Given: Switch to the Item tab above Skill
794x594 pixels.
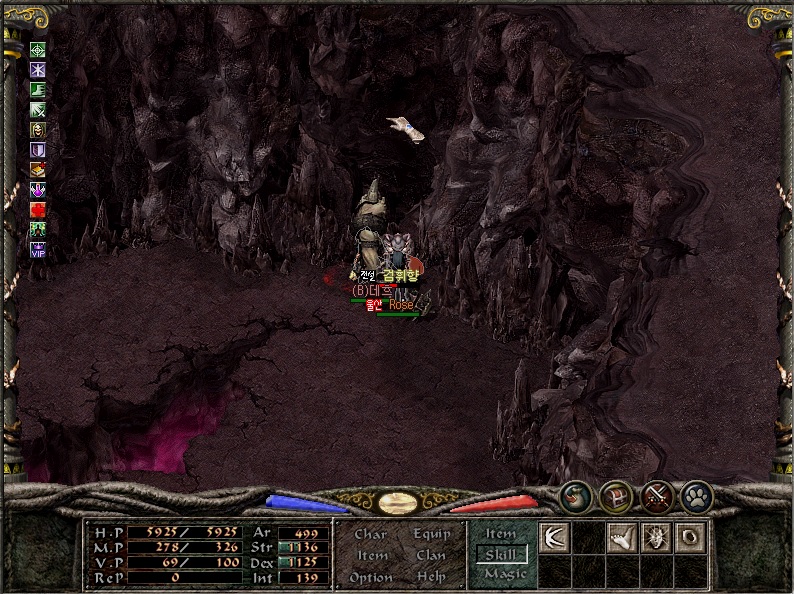Looking at the screenshot, I should 501,535.
